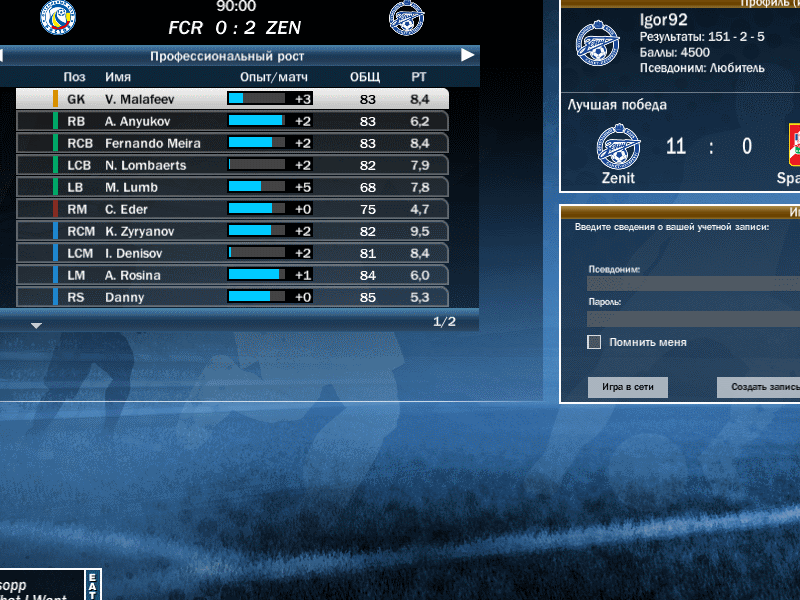Open the Создать запись account button
Image resolution: width=800 pixels, height=600 pixels.
[x=759, y=387]
